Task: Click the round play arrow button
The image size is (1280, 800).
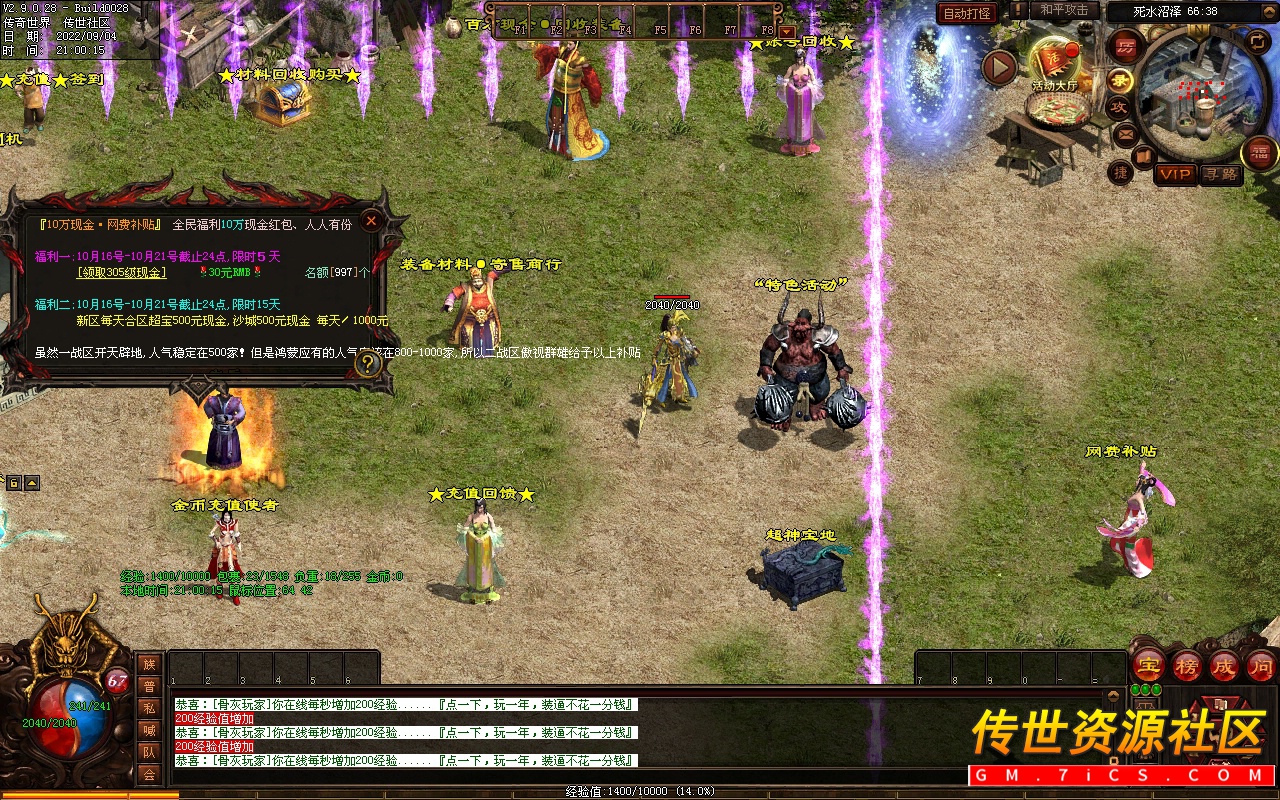Action: point(999,67)
